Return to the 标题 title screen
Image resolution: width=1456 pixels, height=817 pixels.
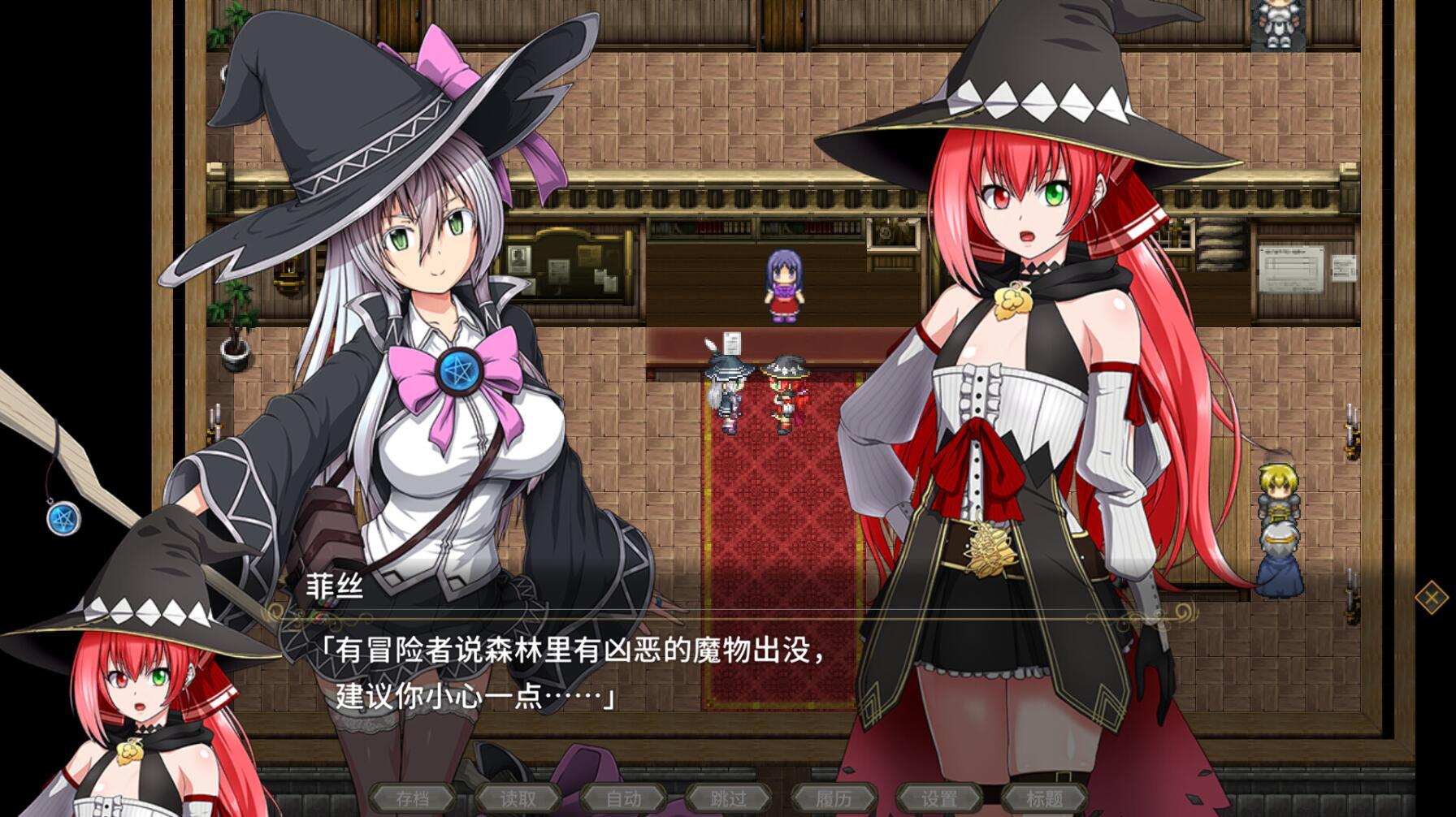(x=1045, y=798)
